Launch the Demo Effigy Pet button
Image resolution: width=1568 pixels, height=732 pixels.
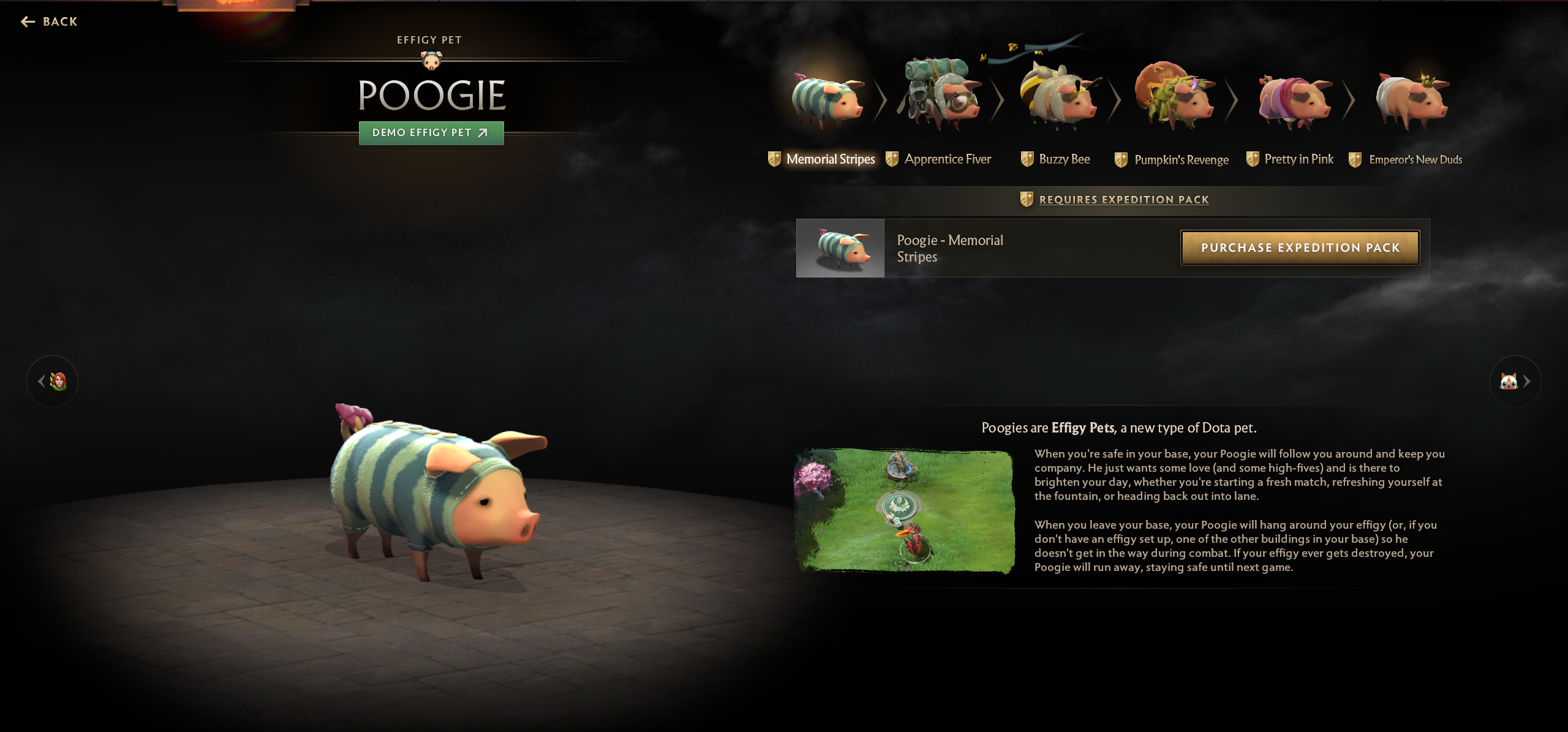pos(431,133)
